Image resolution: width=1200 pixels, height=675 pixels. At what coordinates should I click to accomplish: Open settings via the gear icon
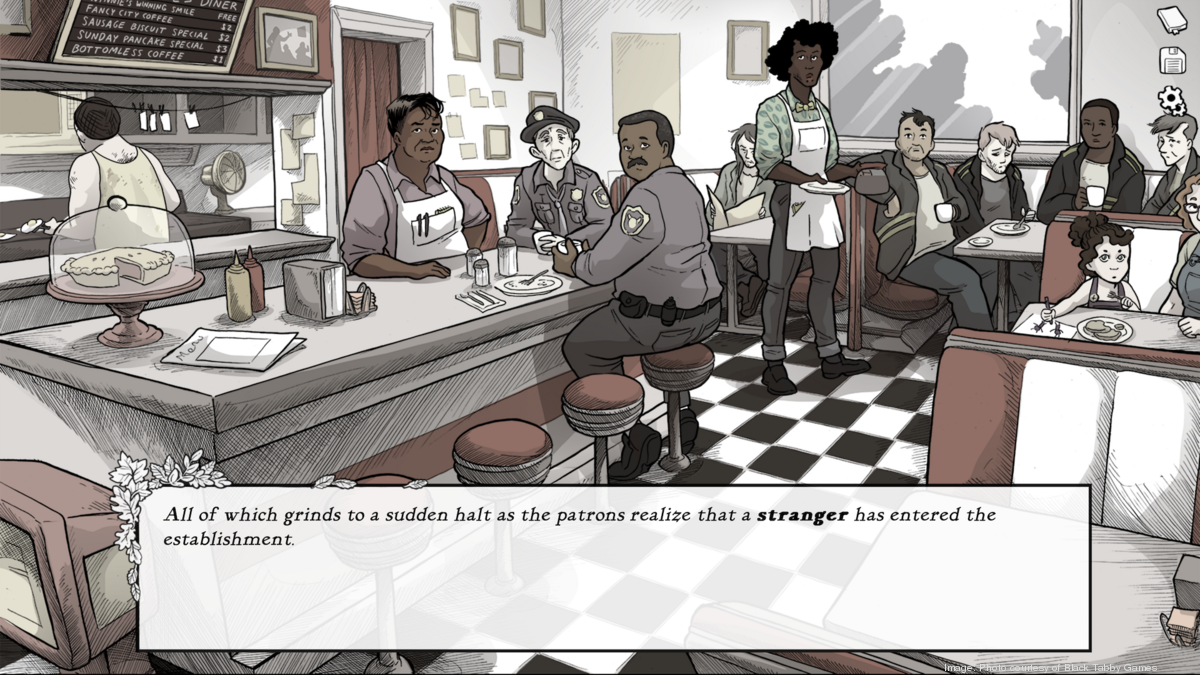coord(1171,100)
